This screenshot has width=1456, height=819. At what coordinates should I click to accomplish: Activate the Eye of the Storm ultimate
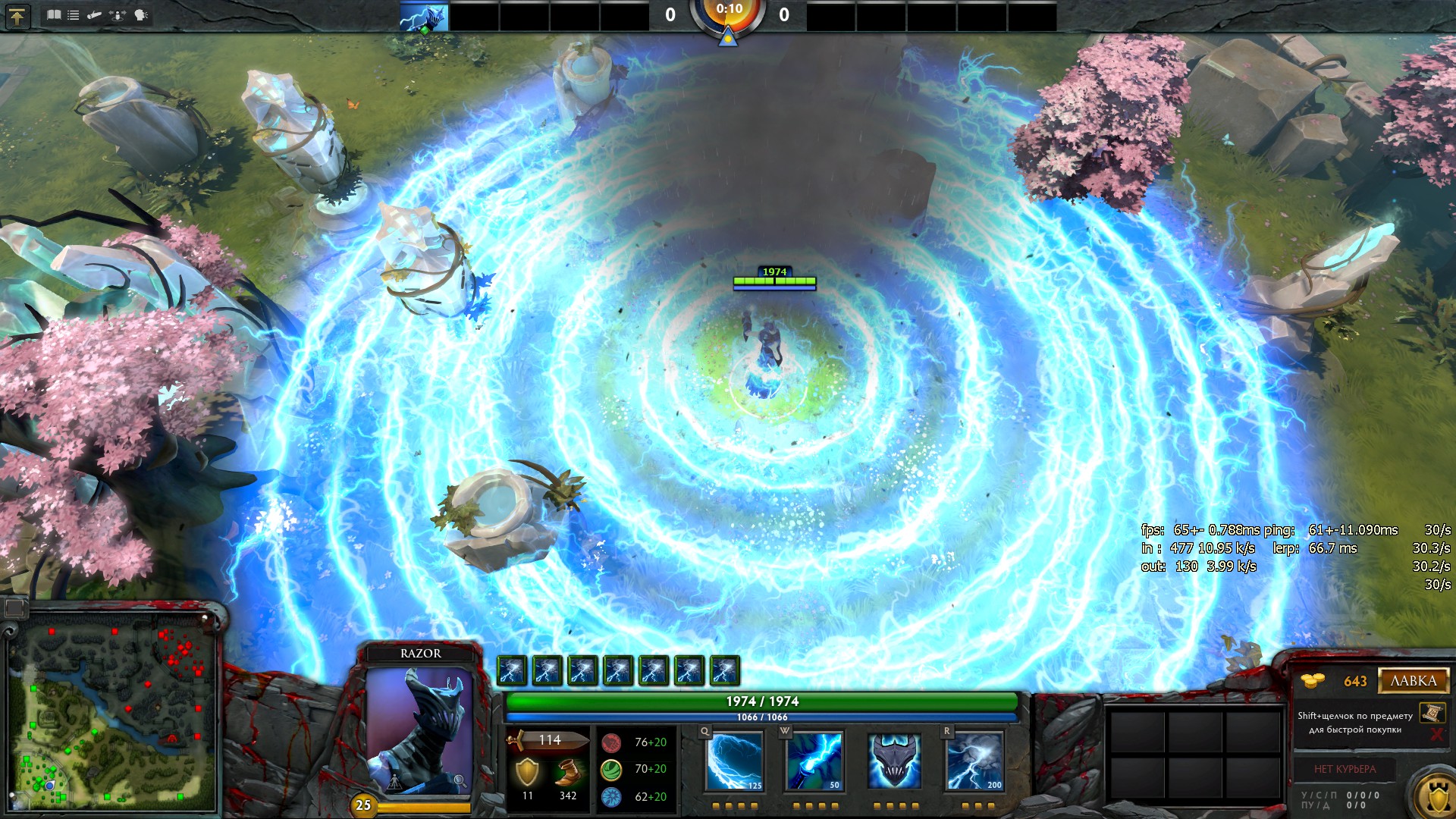974,761
